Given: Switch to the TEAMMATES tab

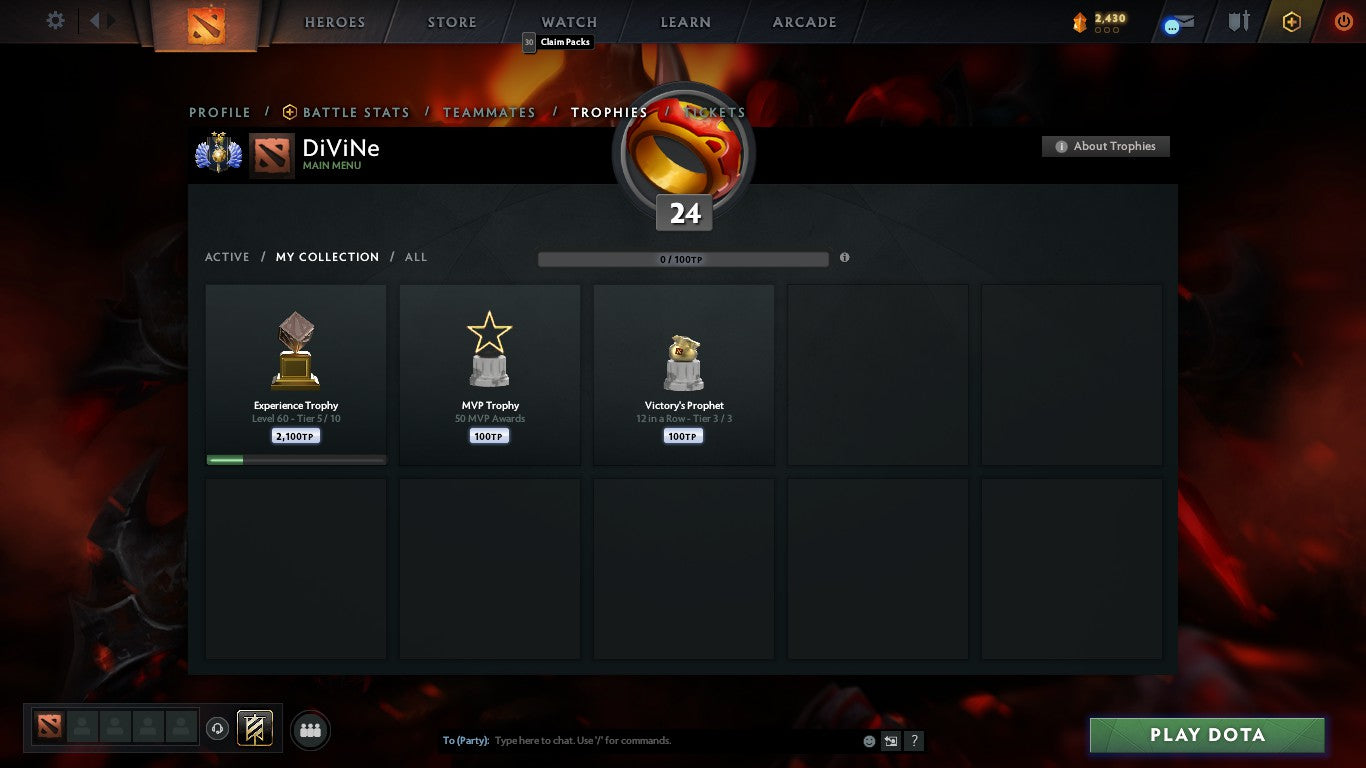Looking at the screenshot, I should click(x=489, y=112).
